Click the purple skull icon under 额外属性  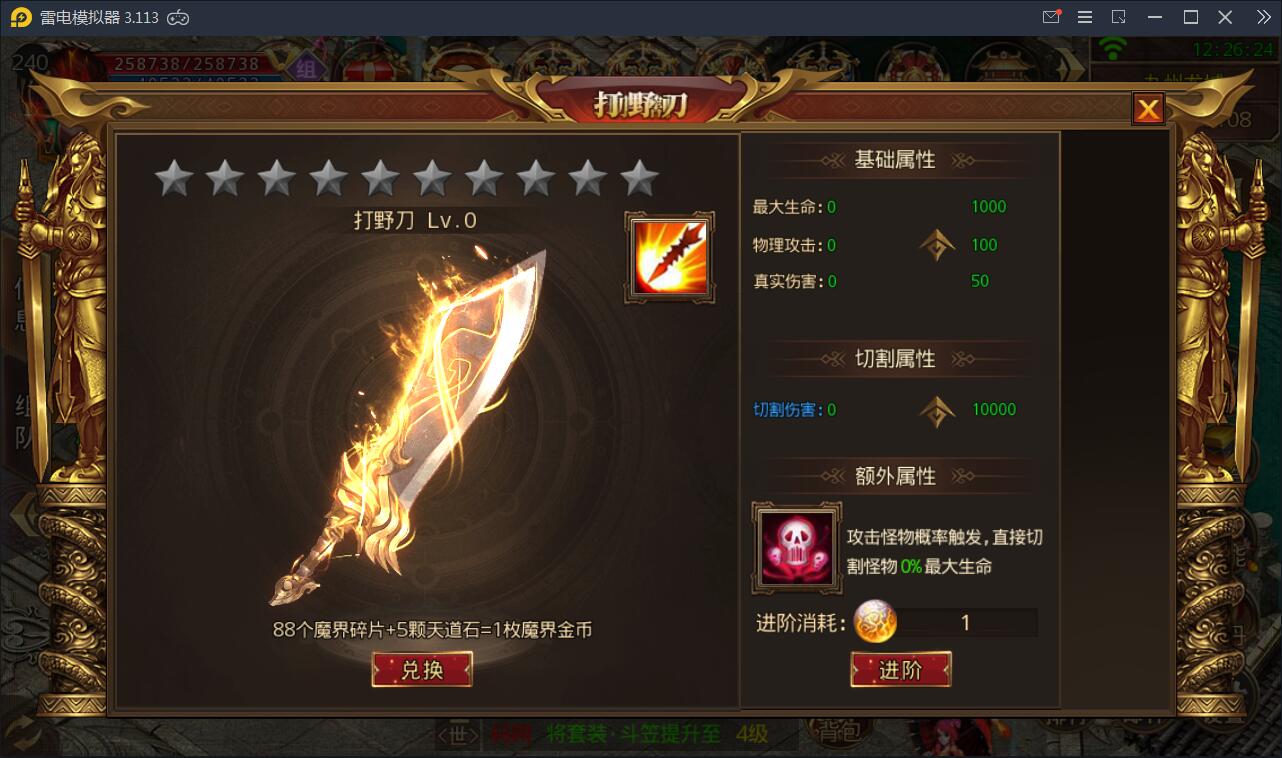[x=796, y=548]
